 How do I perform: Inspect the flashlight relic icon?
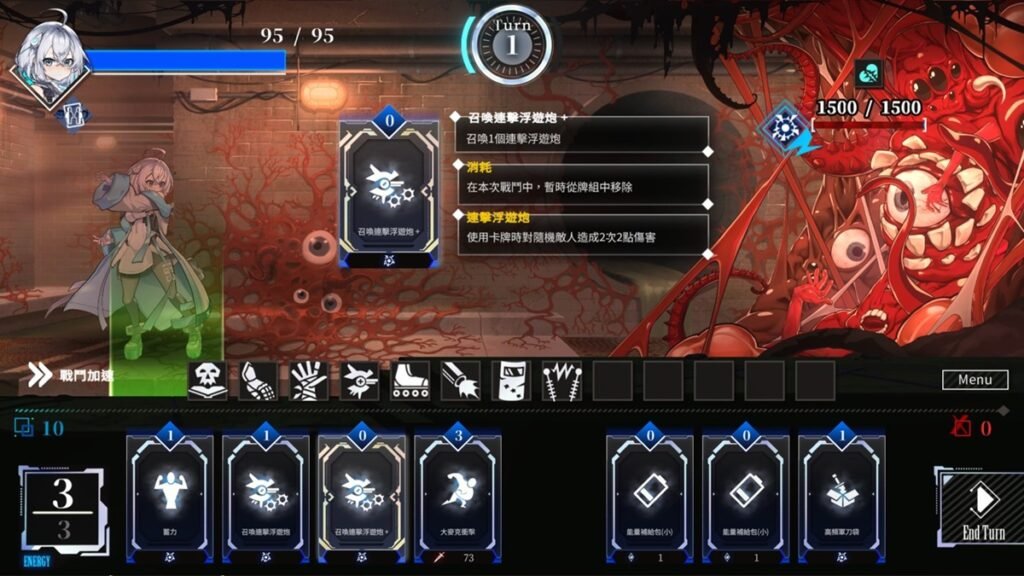(461, 381)
